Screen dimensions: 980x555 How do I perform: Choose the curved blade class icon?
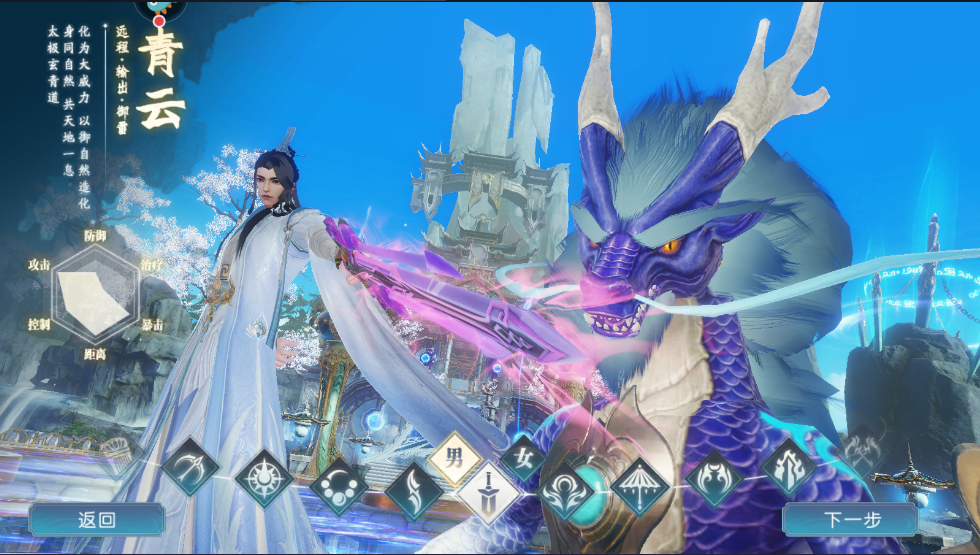pyautogui.click(x=414, y=490)
